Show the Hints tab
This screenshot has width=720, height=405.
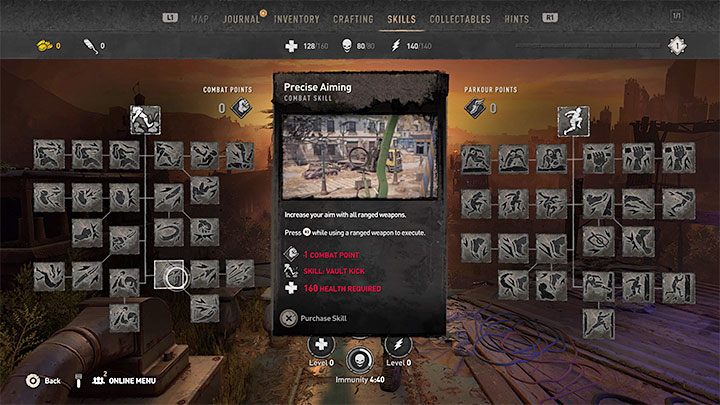pos(516,18)
